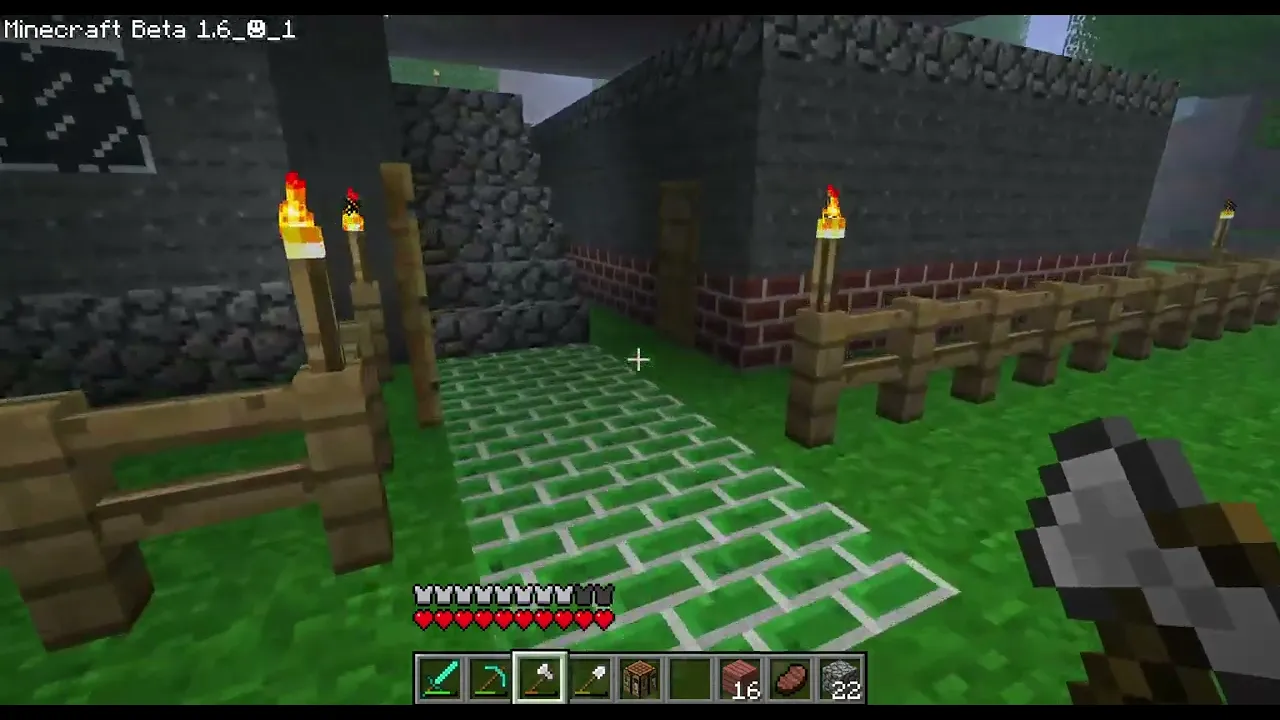Select the crafting table slot
Viewport: 1280px width, 720px height.
tap(640, 678)
